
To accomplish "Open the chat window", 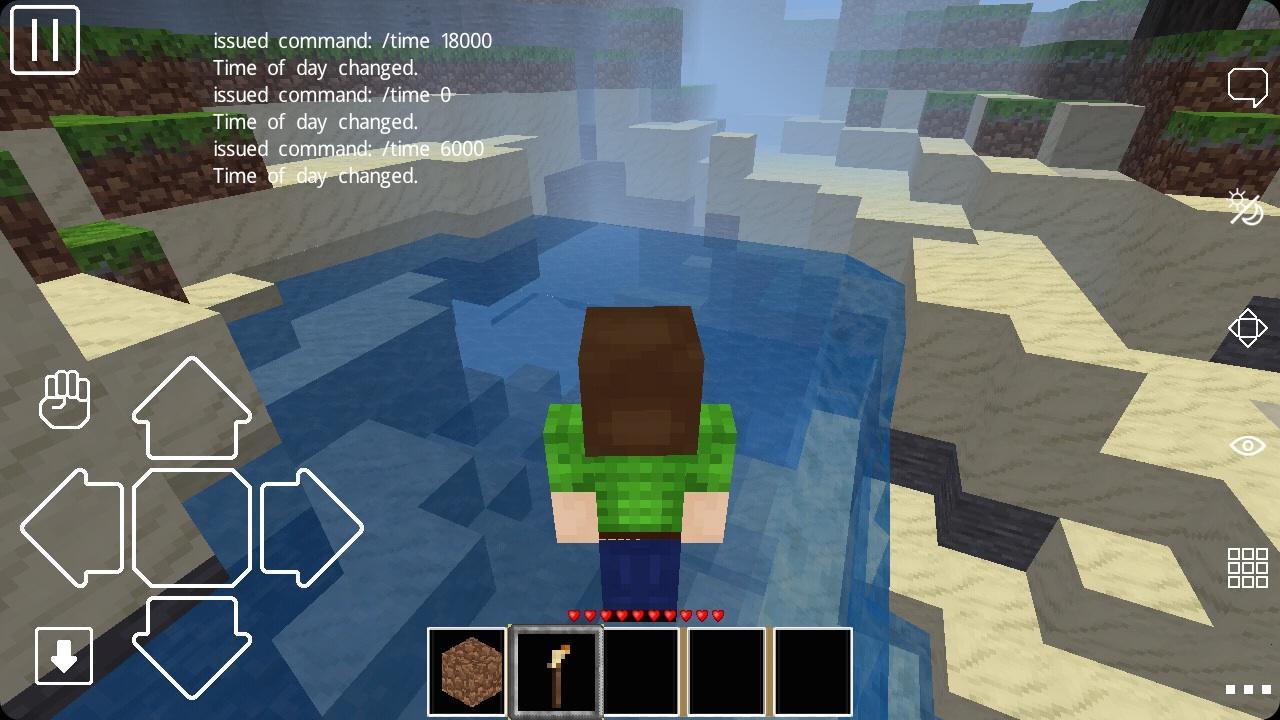I will click(x=1249, y=86).
